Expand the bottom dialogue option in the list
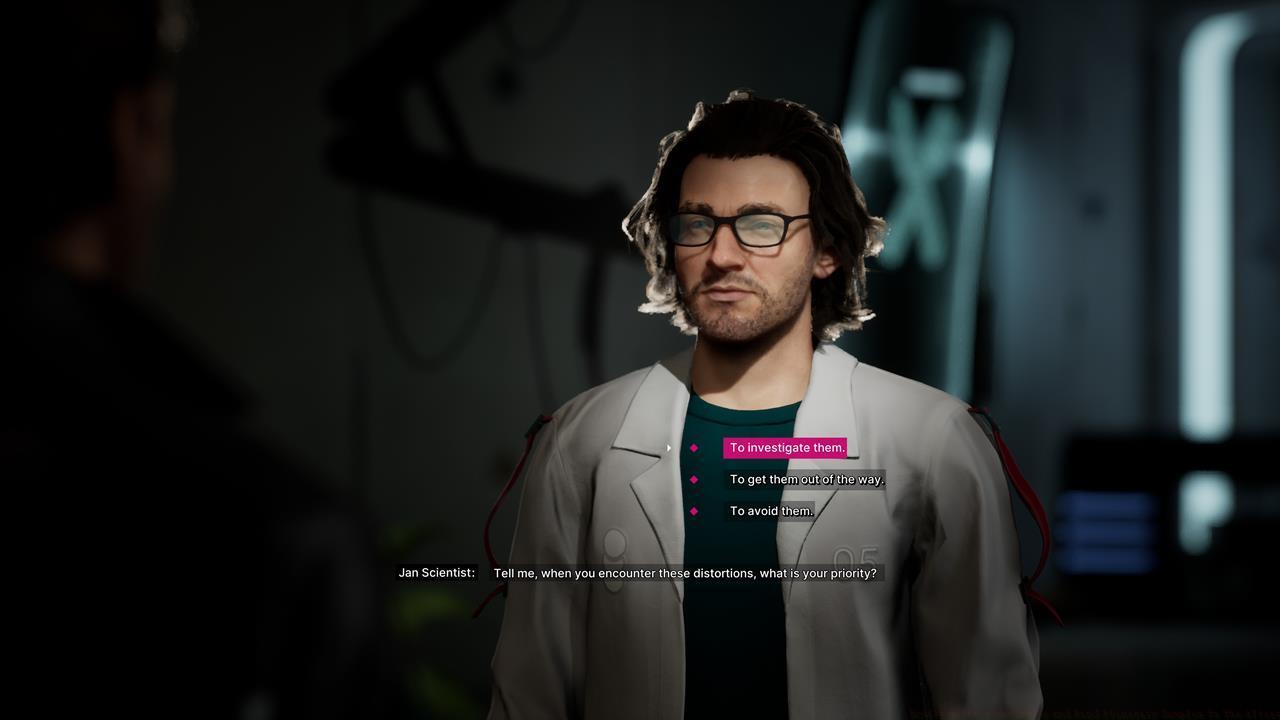The height and width of the screenshot is (720, 1280). (770, 511)
